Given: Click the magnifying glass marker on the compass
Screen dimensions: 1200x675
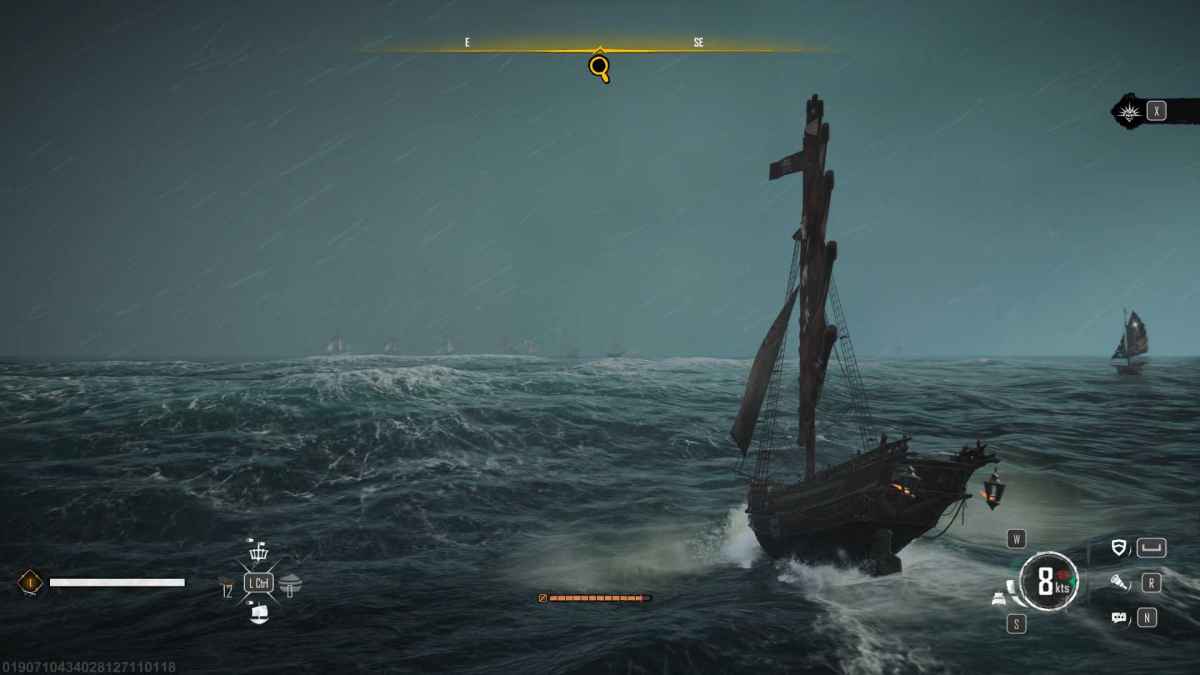Looking at the screenshot, I should coord(599,67).
